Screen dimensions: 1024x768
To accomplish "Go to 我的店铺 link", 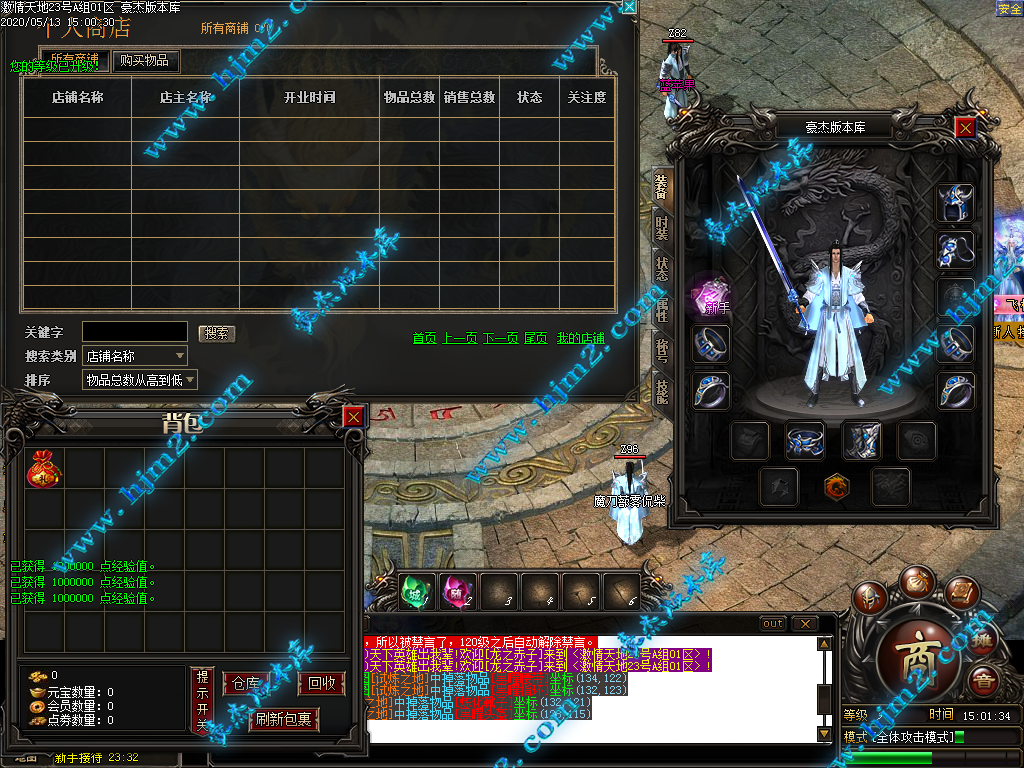I will point(581,338).
